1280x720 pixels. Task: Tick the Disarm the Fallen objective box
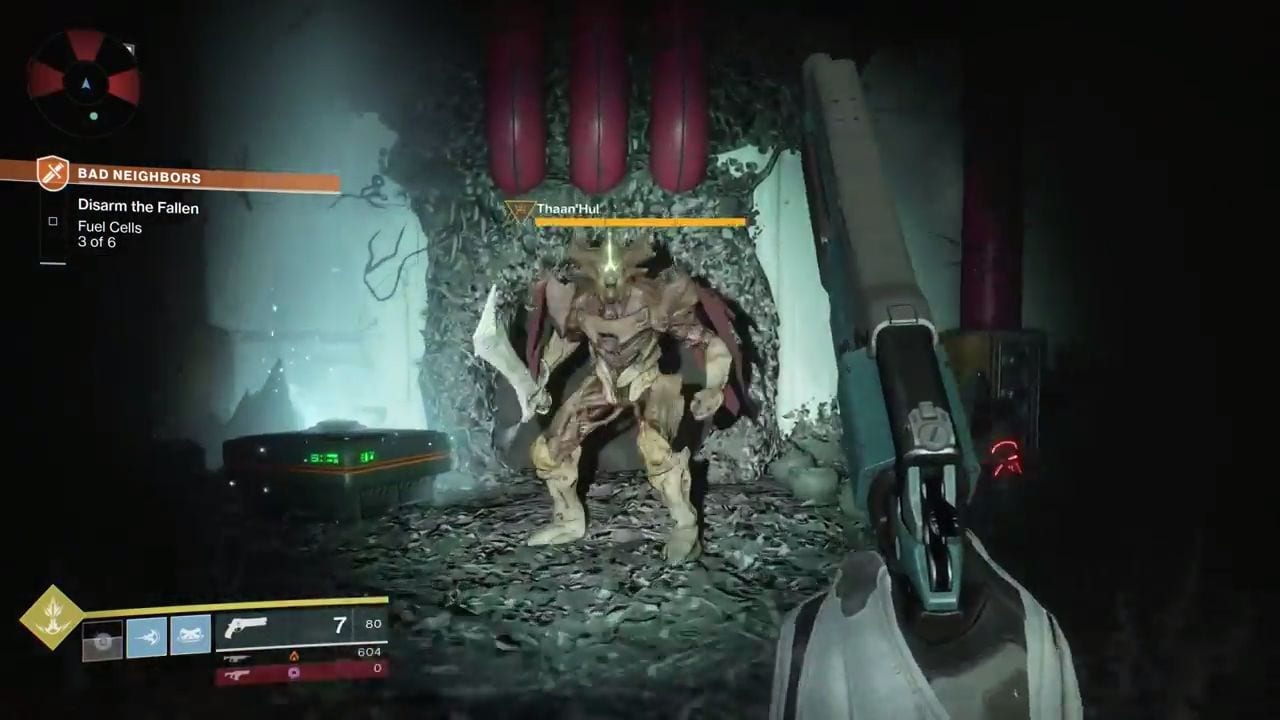click(53, 221)
